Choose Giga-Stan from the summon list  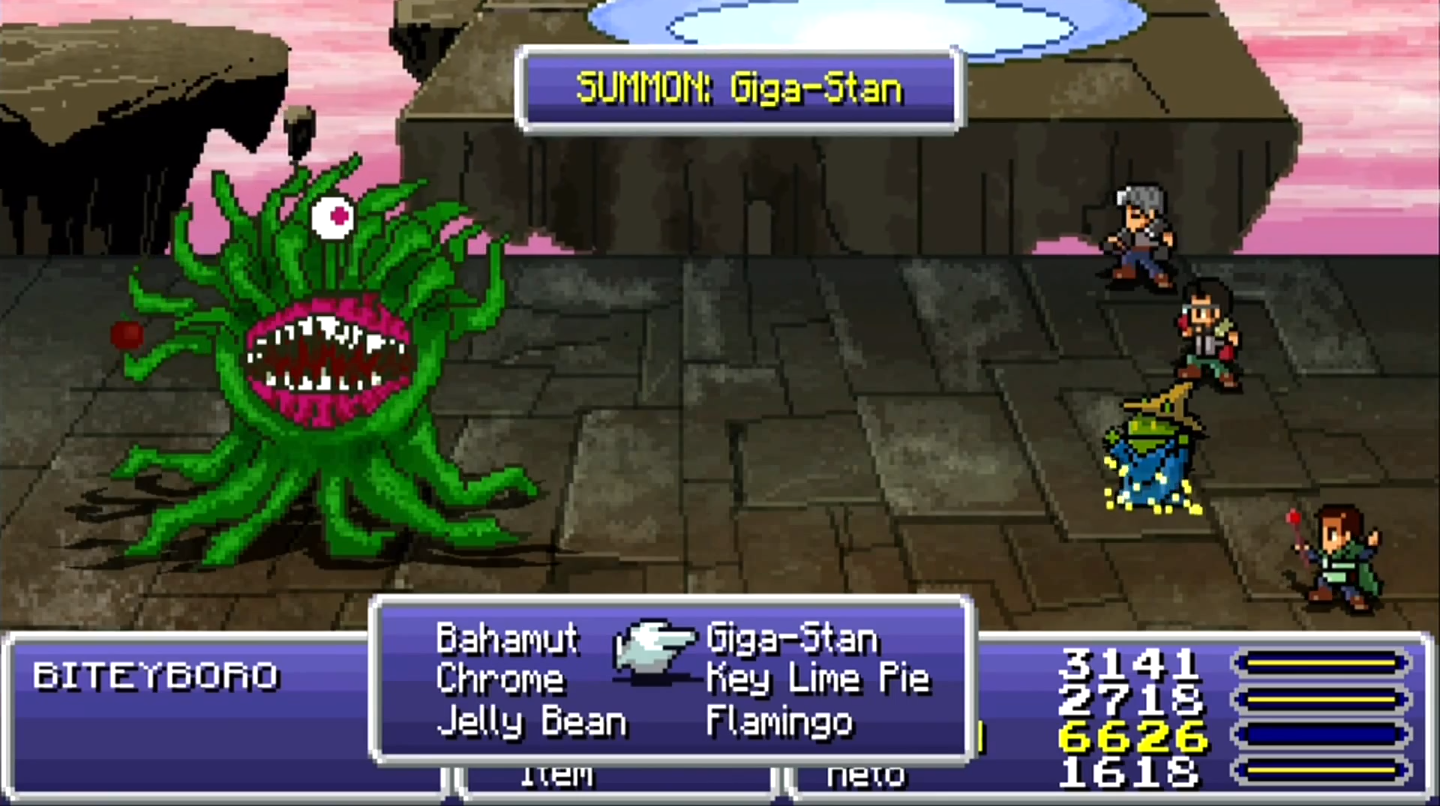click(792, 638)
